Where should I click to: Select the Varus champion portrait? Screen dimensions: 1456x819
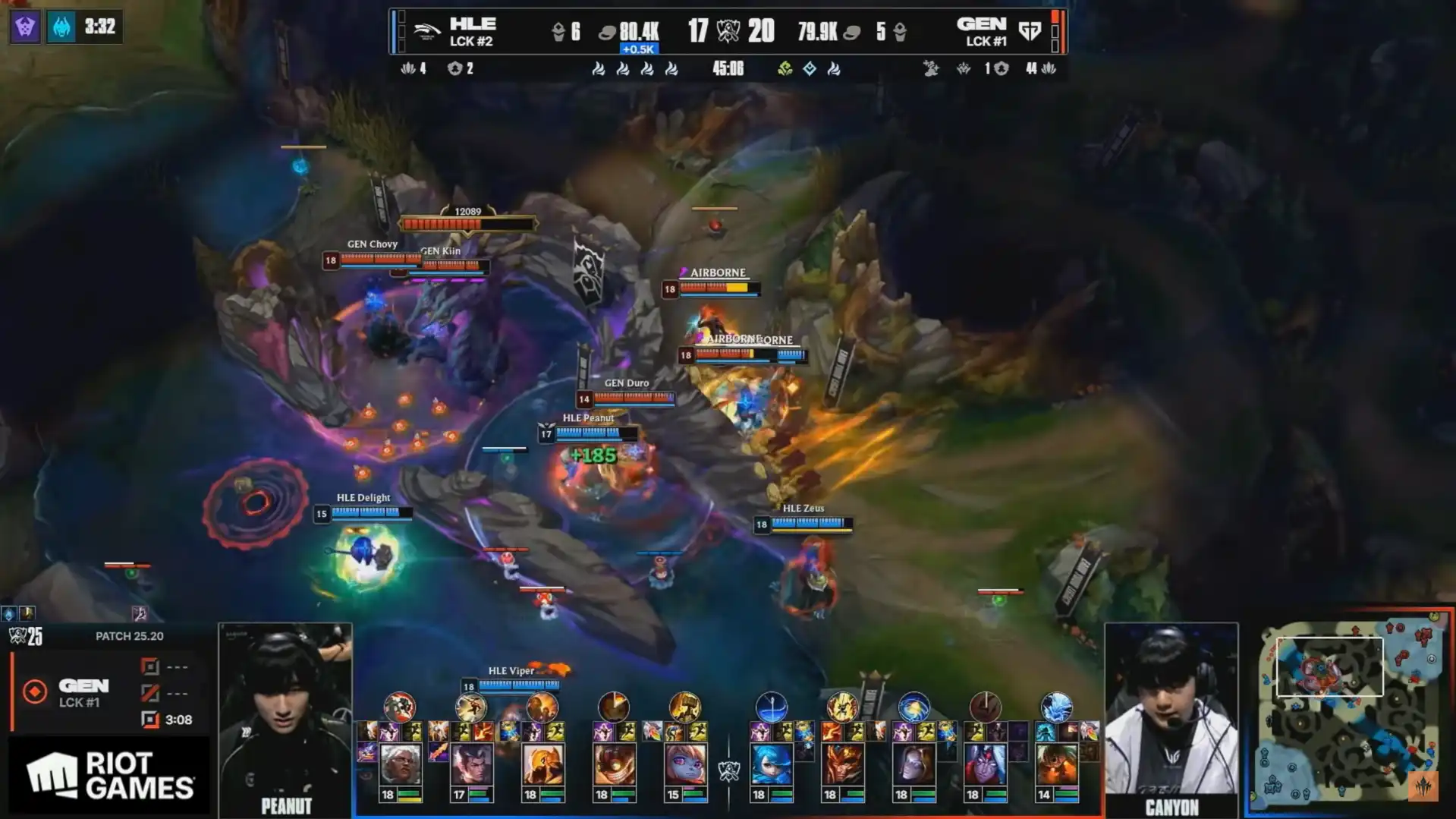pos(985,764)
